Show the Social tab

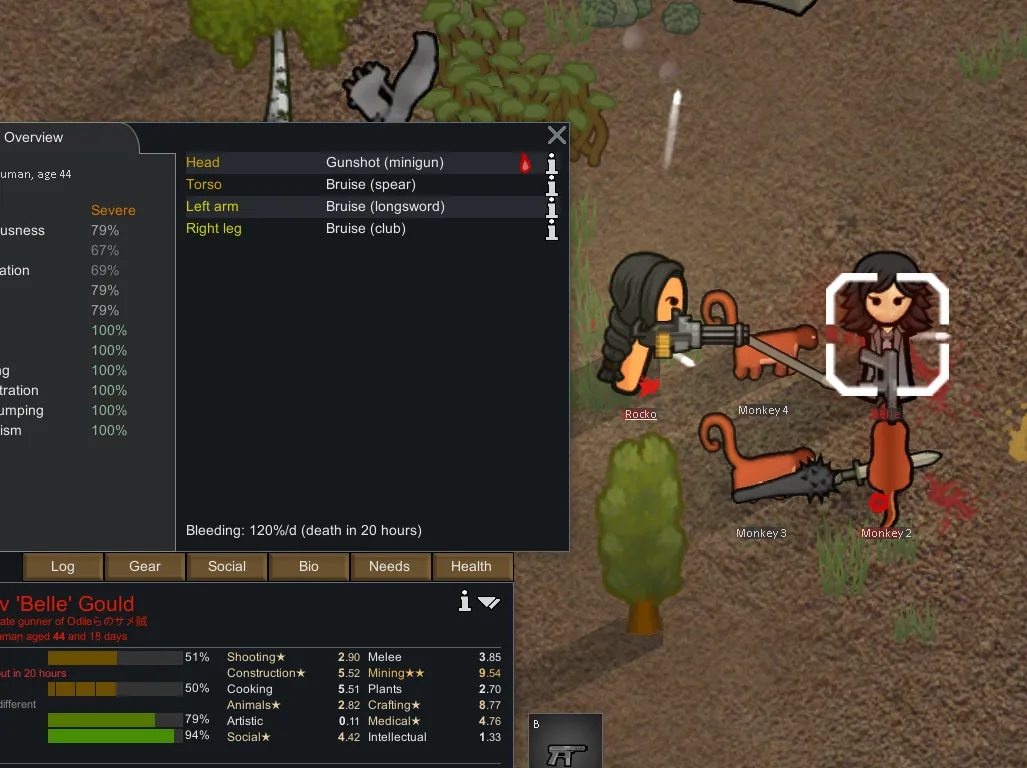227,566
